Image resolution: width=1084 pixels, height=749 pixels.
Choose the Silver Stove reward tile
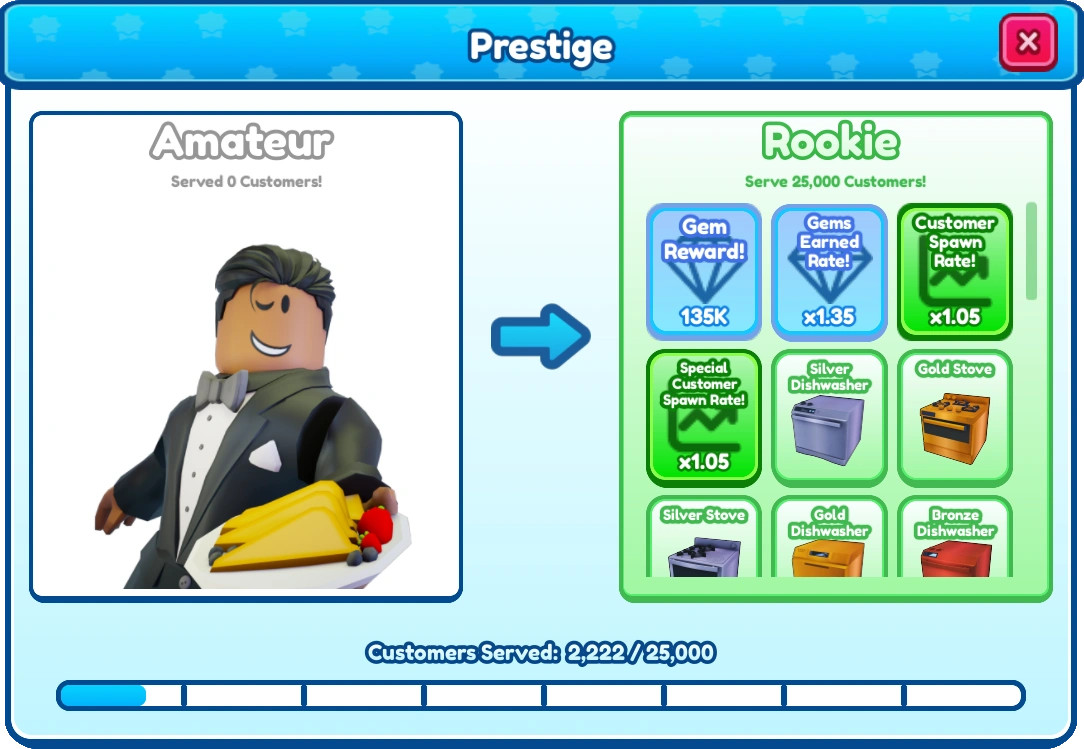pos(704,539)
